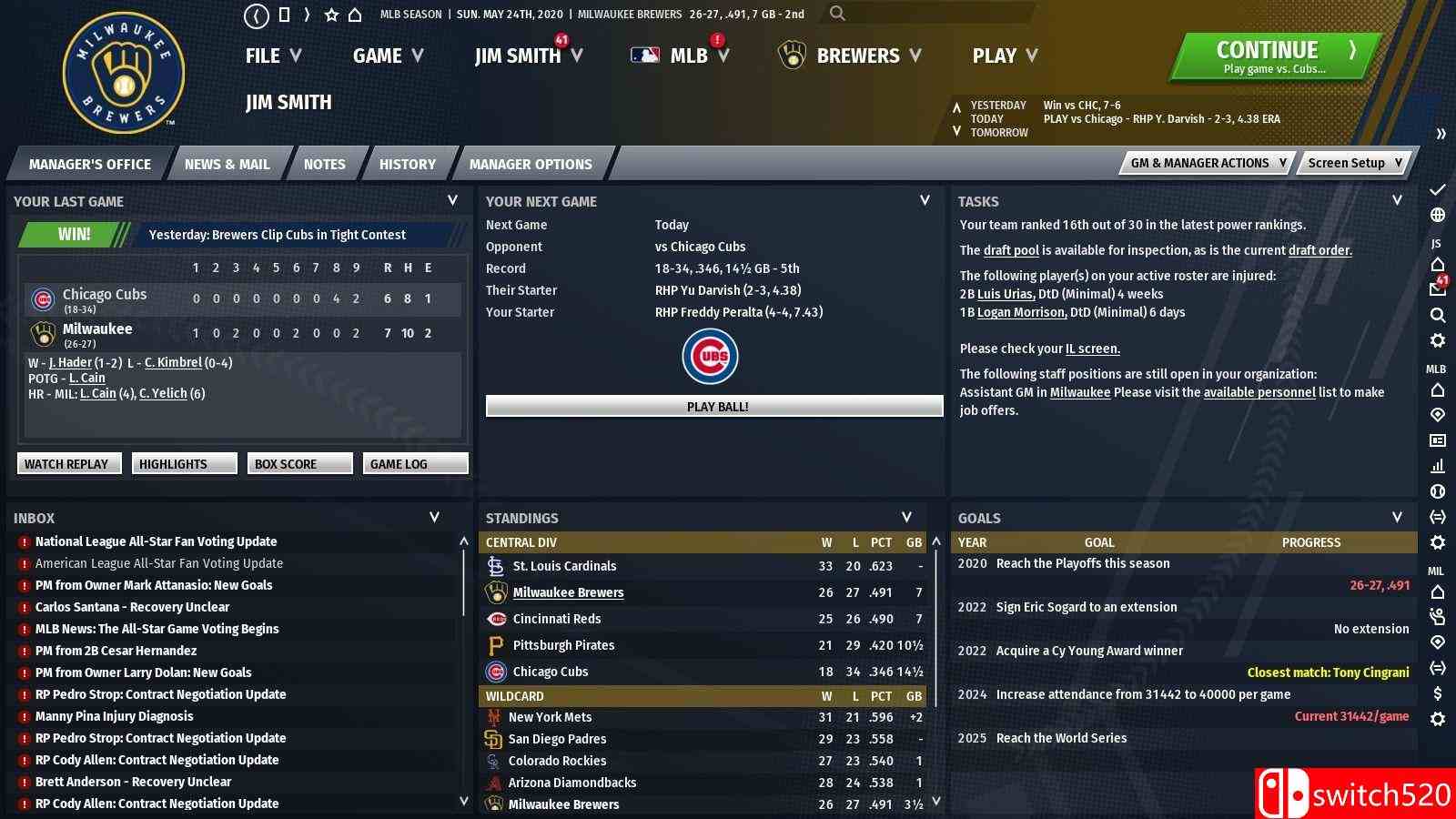
Task: Expand GM & Manager Actions dropdown
Action: point(1208,163)
